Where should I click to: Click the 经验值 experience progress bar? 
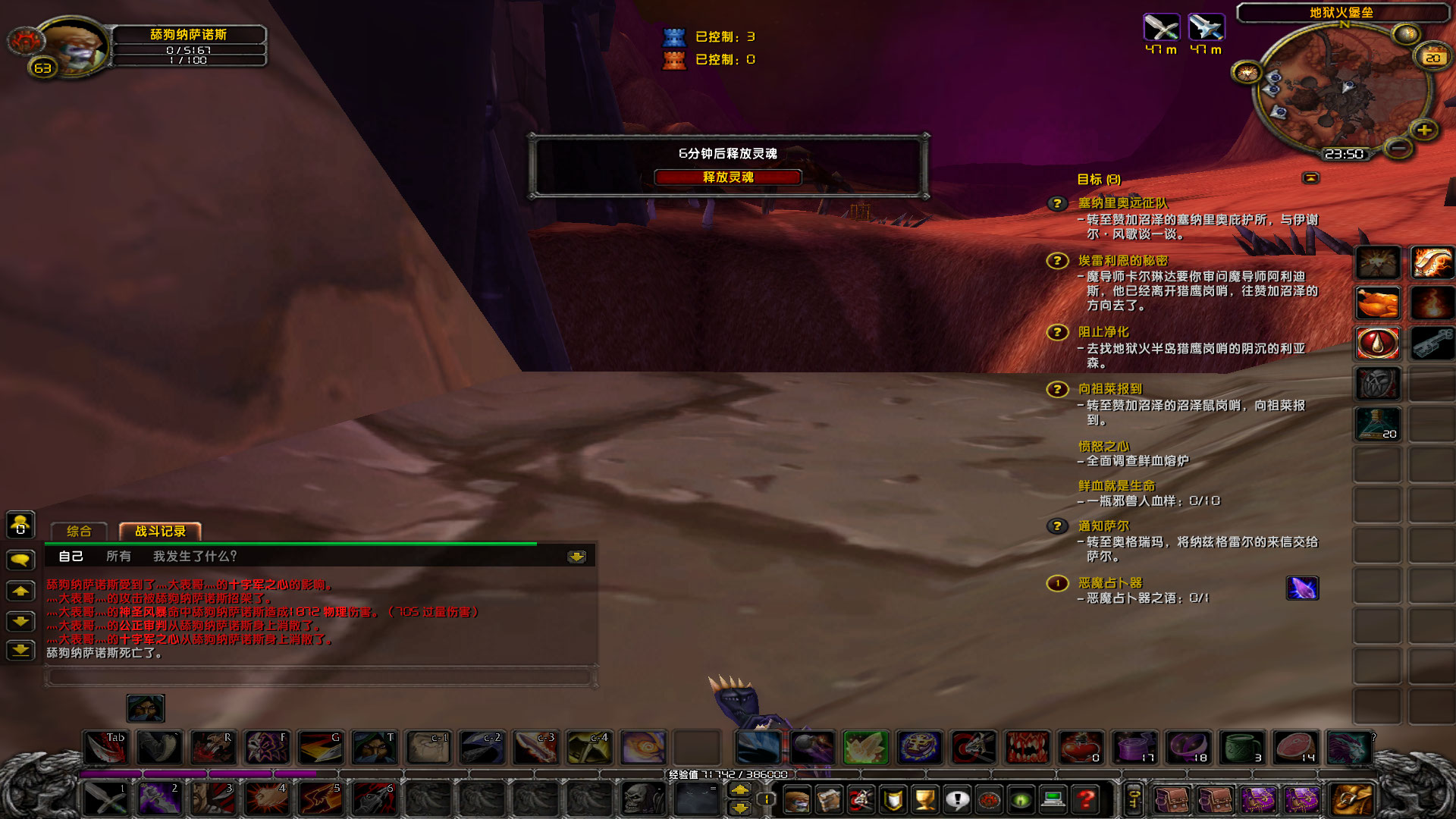tap(728, 773)
